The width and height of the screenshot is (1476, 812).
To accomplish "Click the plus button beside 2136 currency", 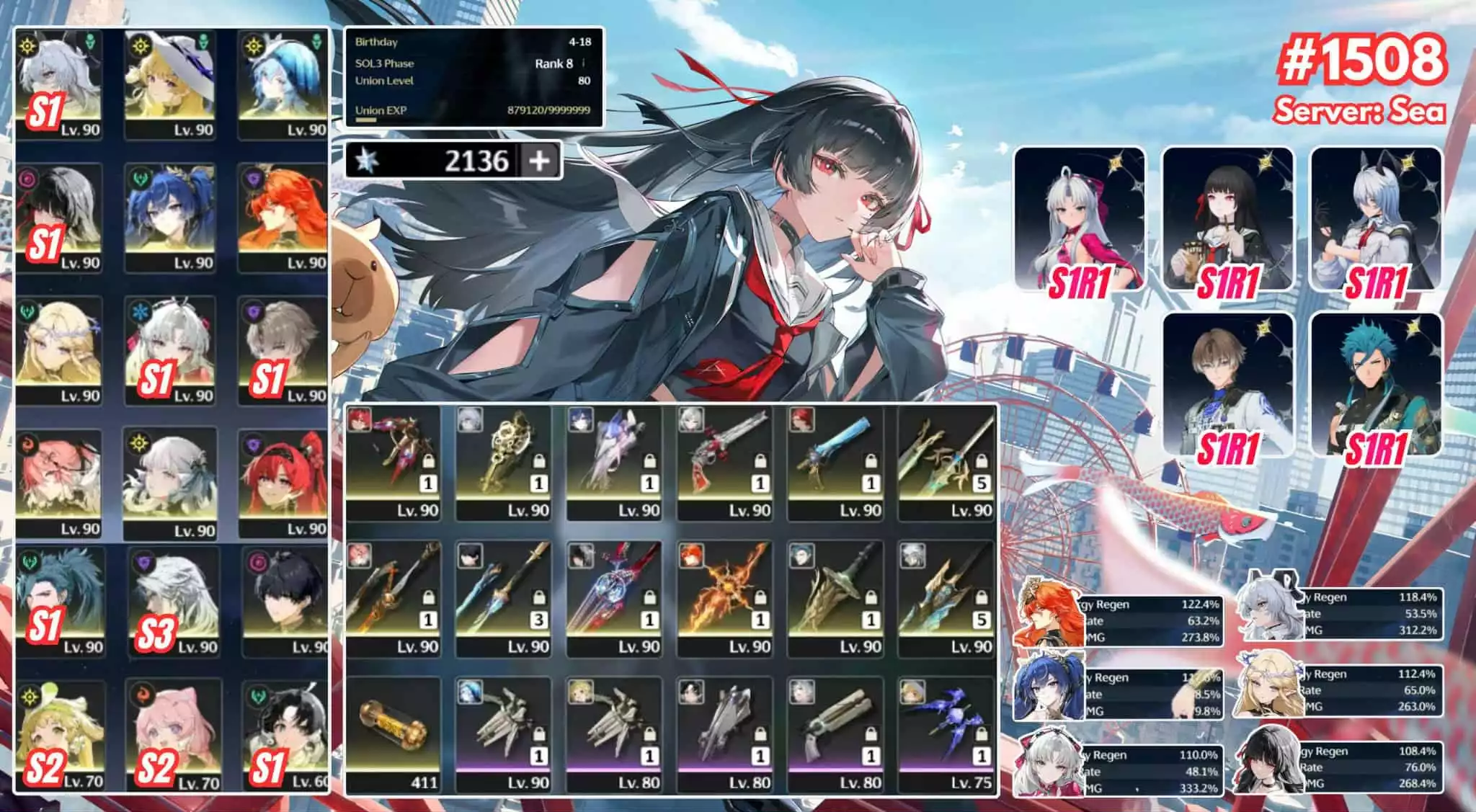I will [539, 160].
